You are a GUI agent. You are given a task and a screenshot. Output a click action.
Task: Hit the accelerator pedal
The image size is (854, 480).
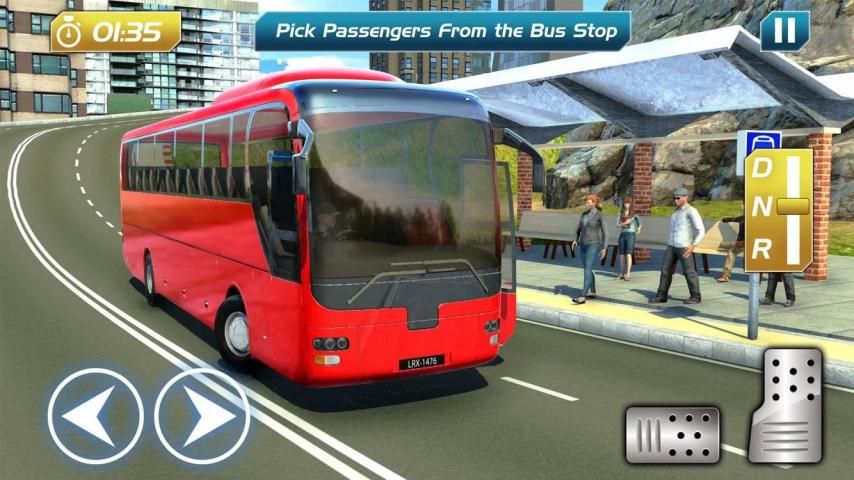pos(787,408)
